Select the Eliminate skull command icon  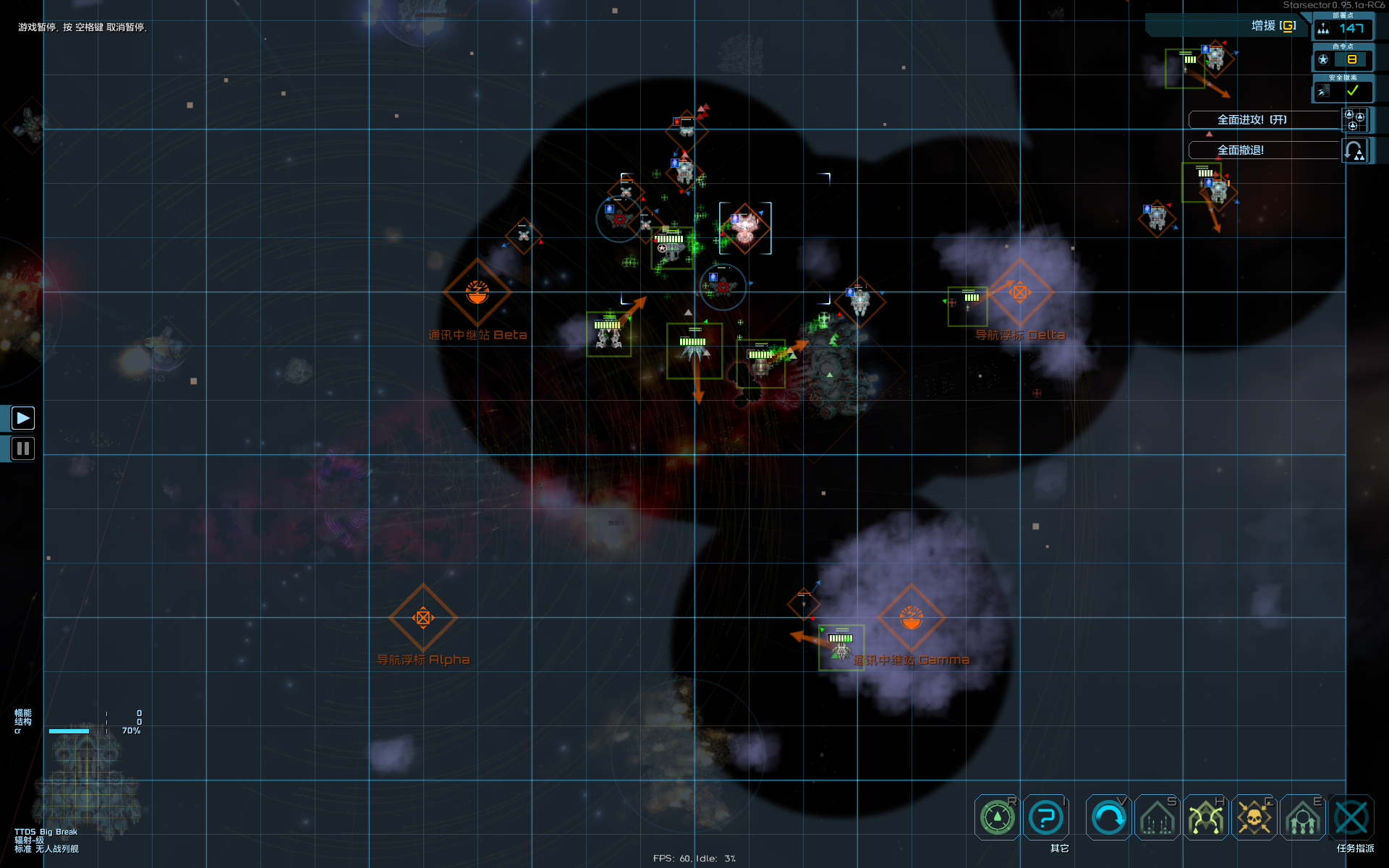(x=1254, y=817)
